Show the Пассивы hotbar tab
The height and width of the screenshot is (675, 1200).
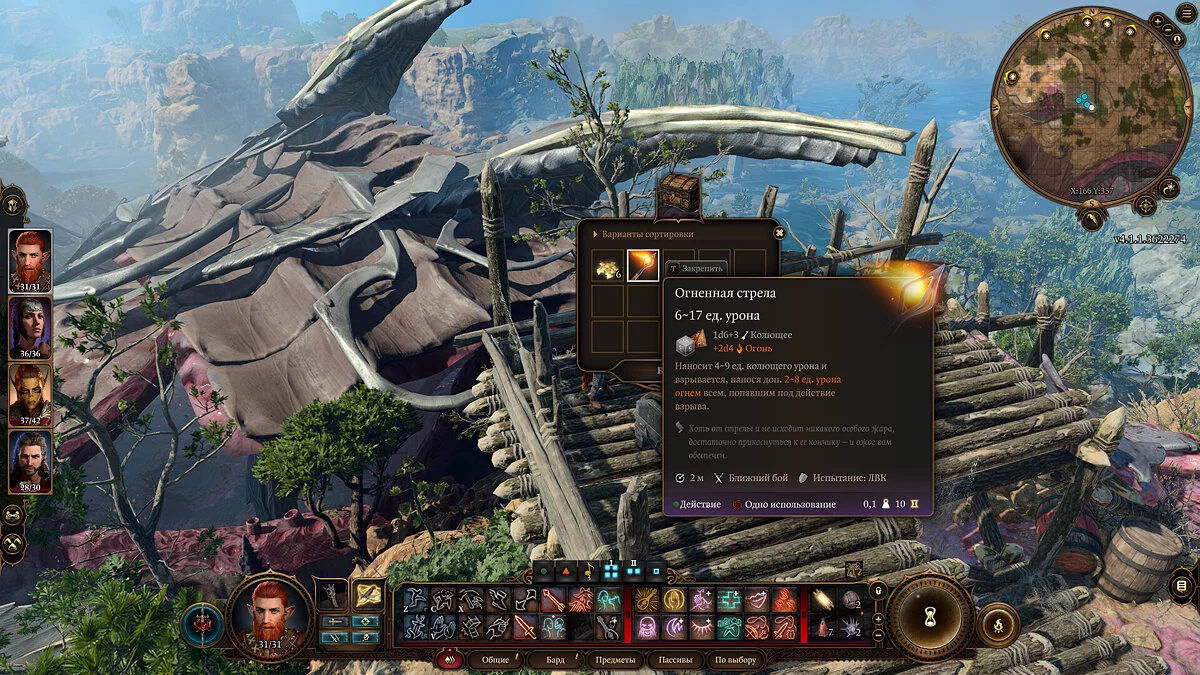pos(676,660)
